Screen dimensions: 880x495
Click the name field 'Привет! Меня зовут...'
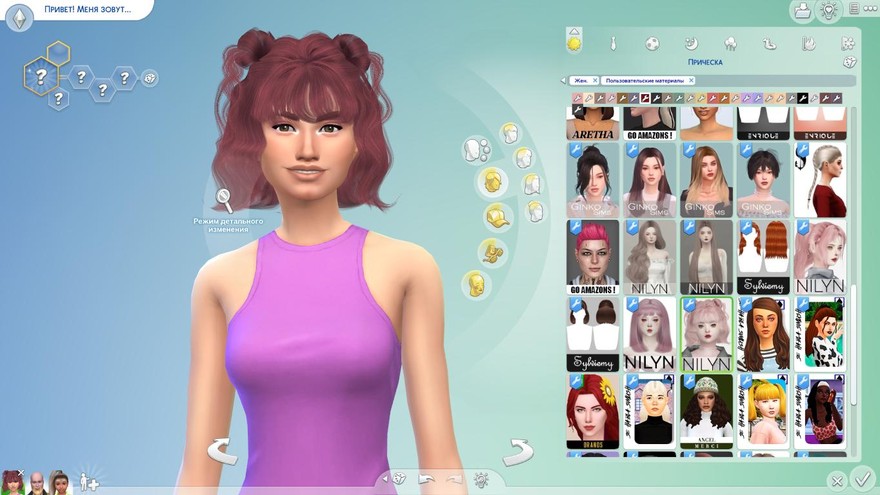tap(85, 10)
